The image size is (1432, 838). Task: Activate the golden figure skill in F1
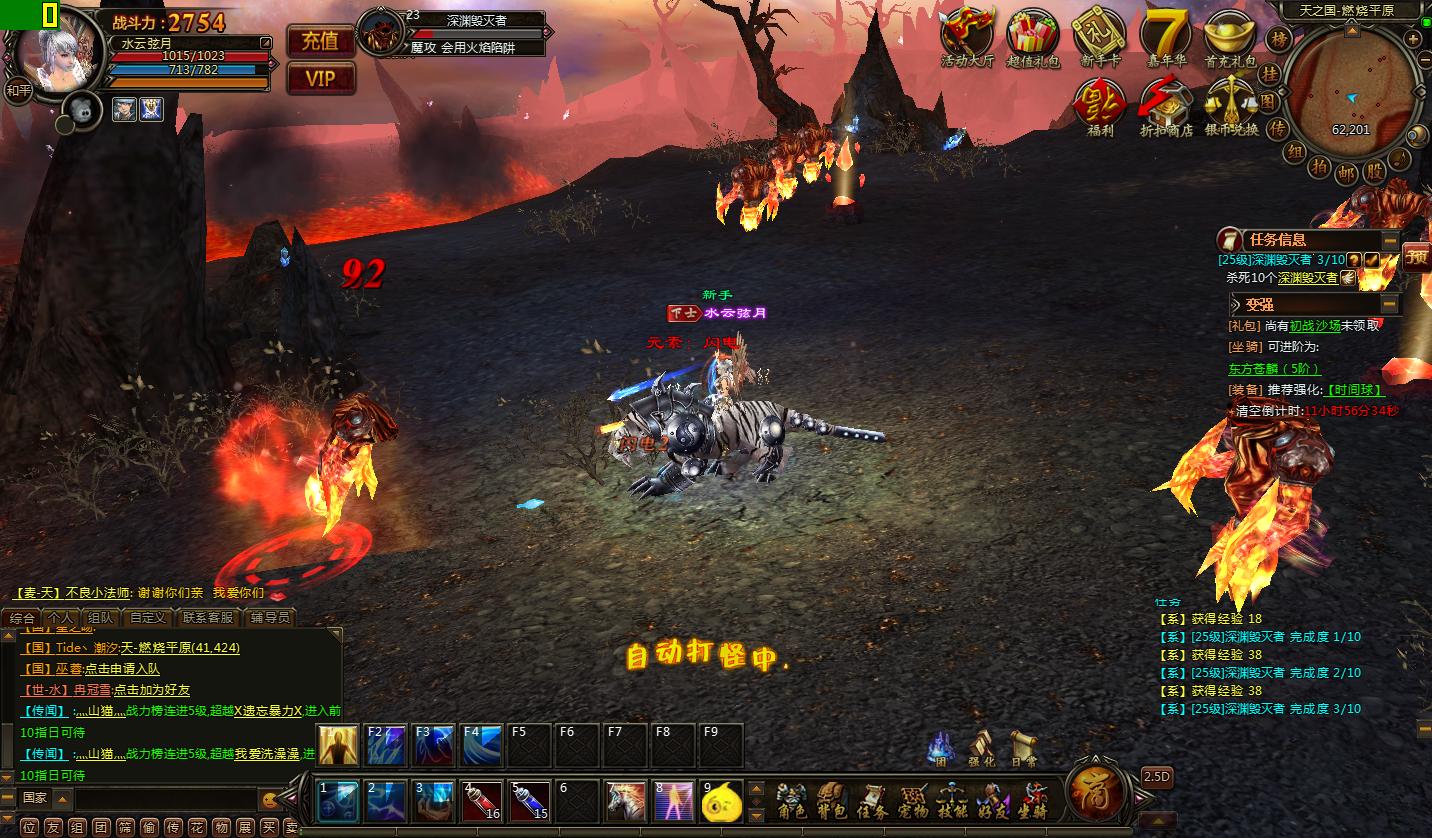pyautogui.click(x=338, y=746)
